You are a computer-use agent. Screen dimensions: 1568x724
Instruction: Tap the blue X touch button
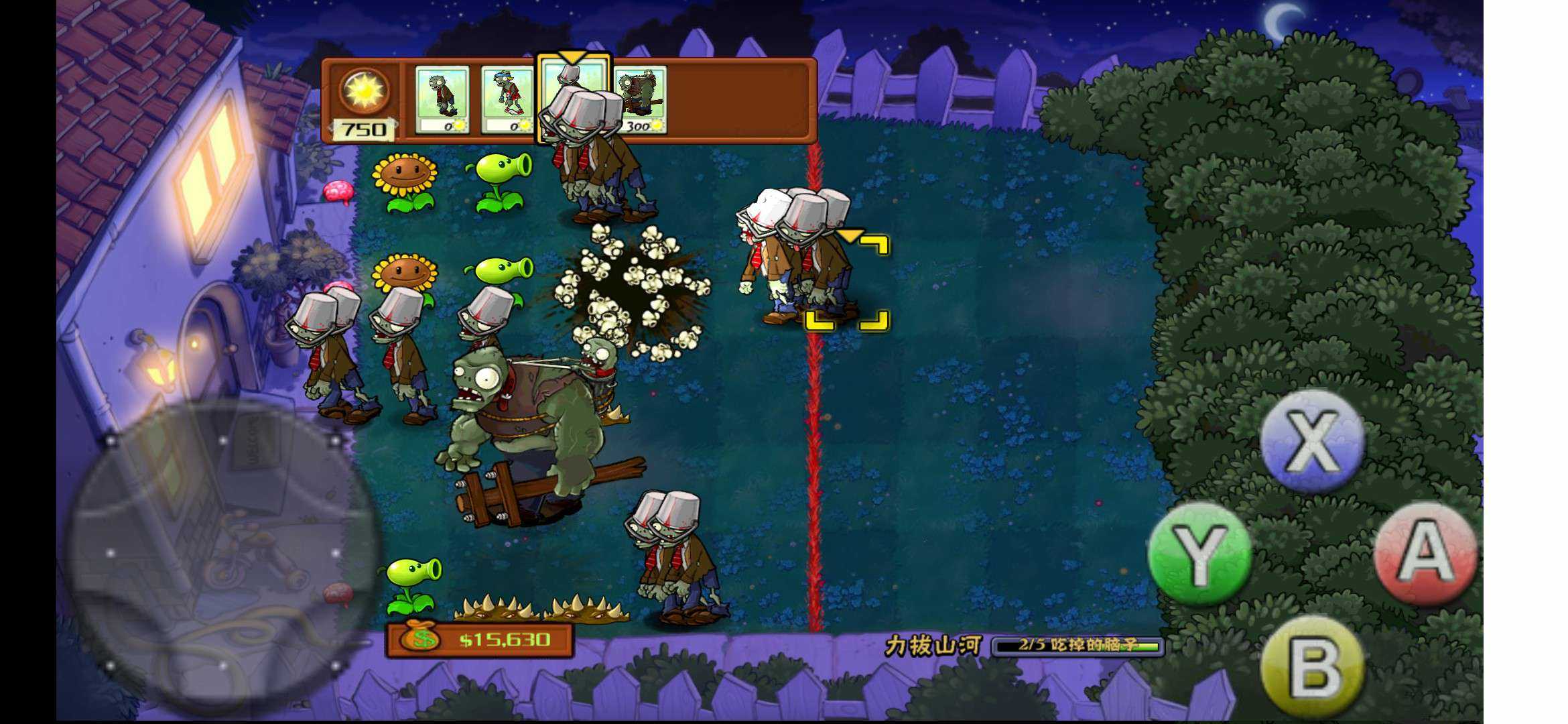pos(1311,442)
